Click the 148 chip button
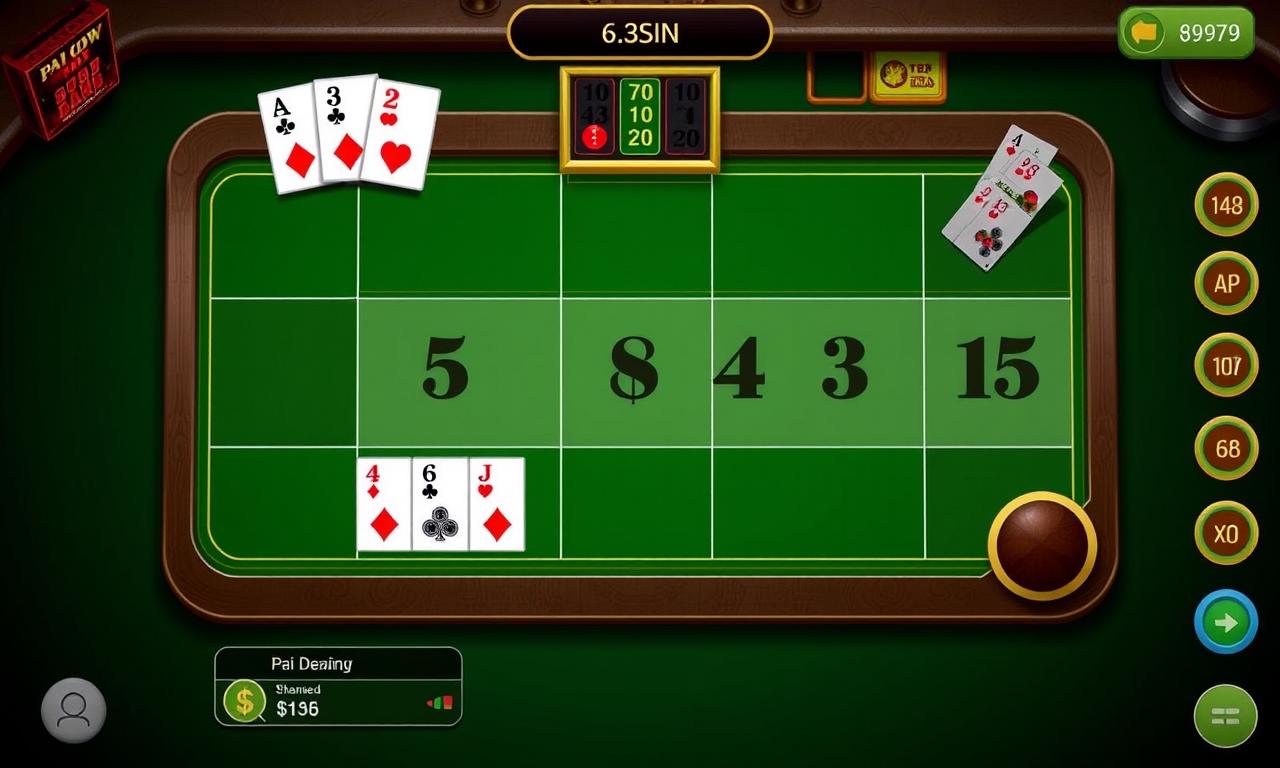The image size is (1280, 768). [x=1226, y=205]
